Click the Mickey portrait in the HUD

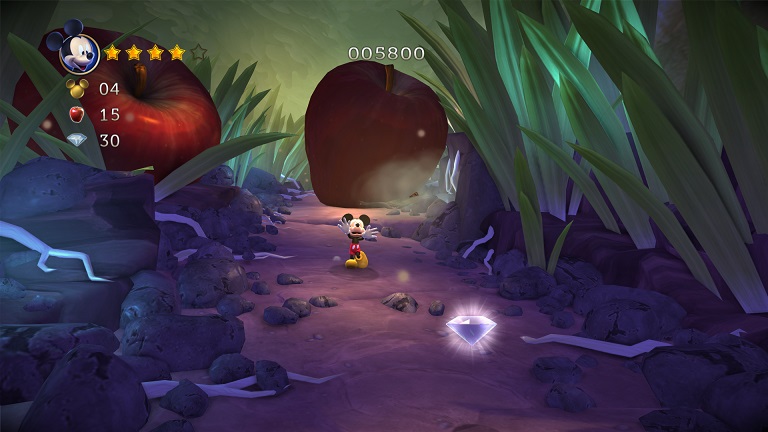pyautogui.click(x=77, y=51)
